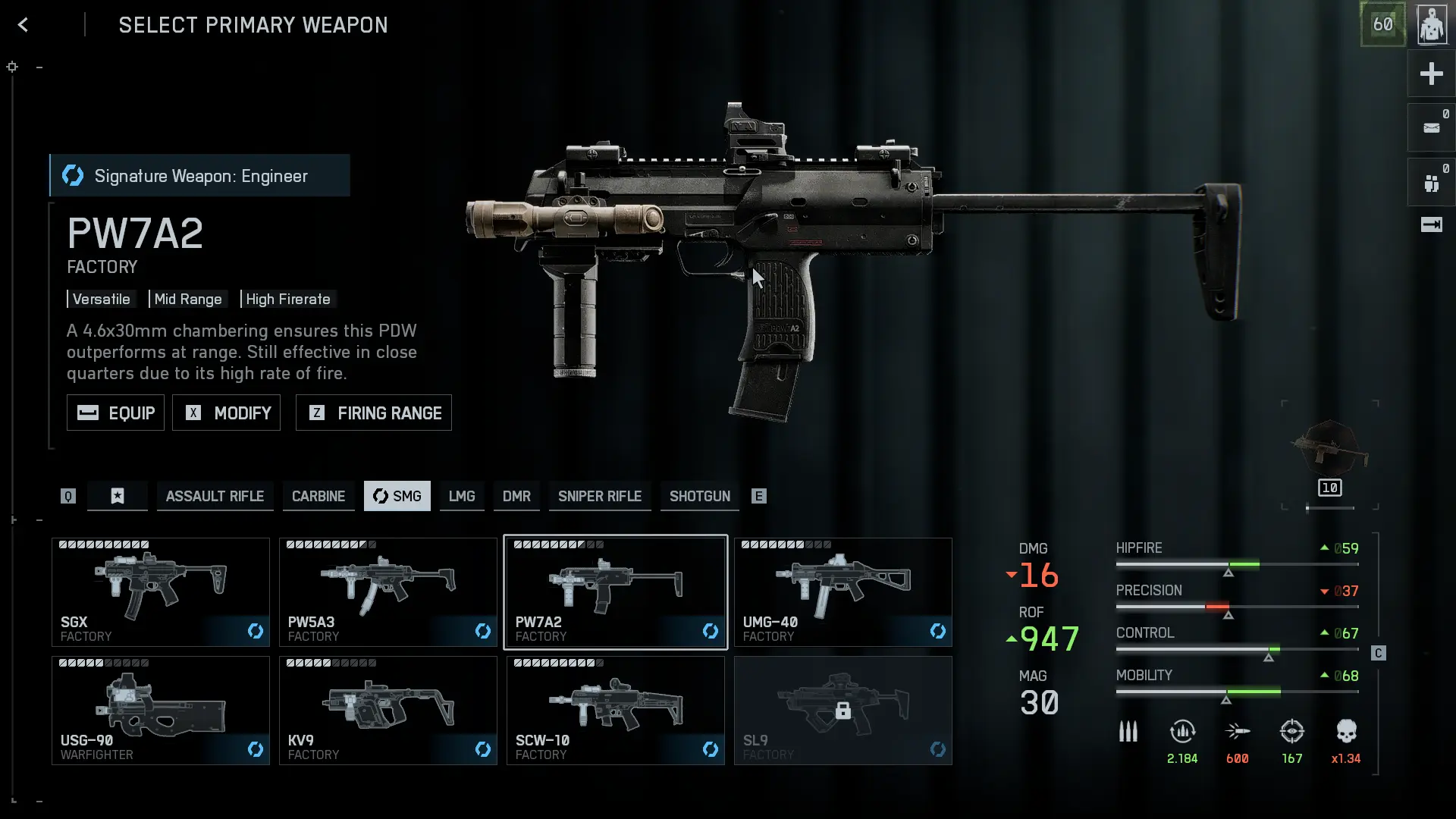Switch to the Carbine category
Screen dimensions: 1456x819
coord(318,496)
